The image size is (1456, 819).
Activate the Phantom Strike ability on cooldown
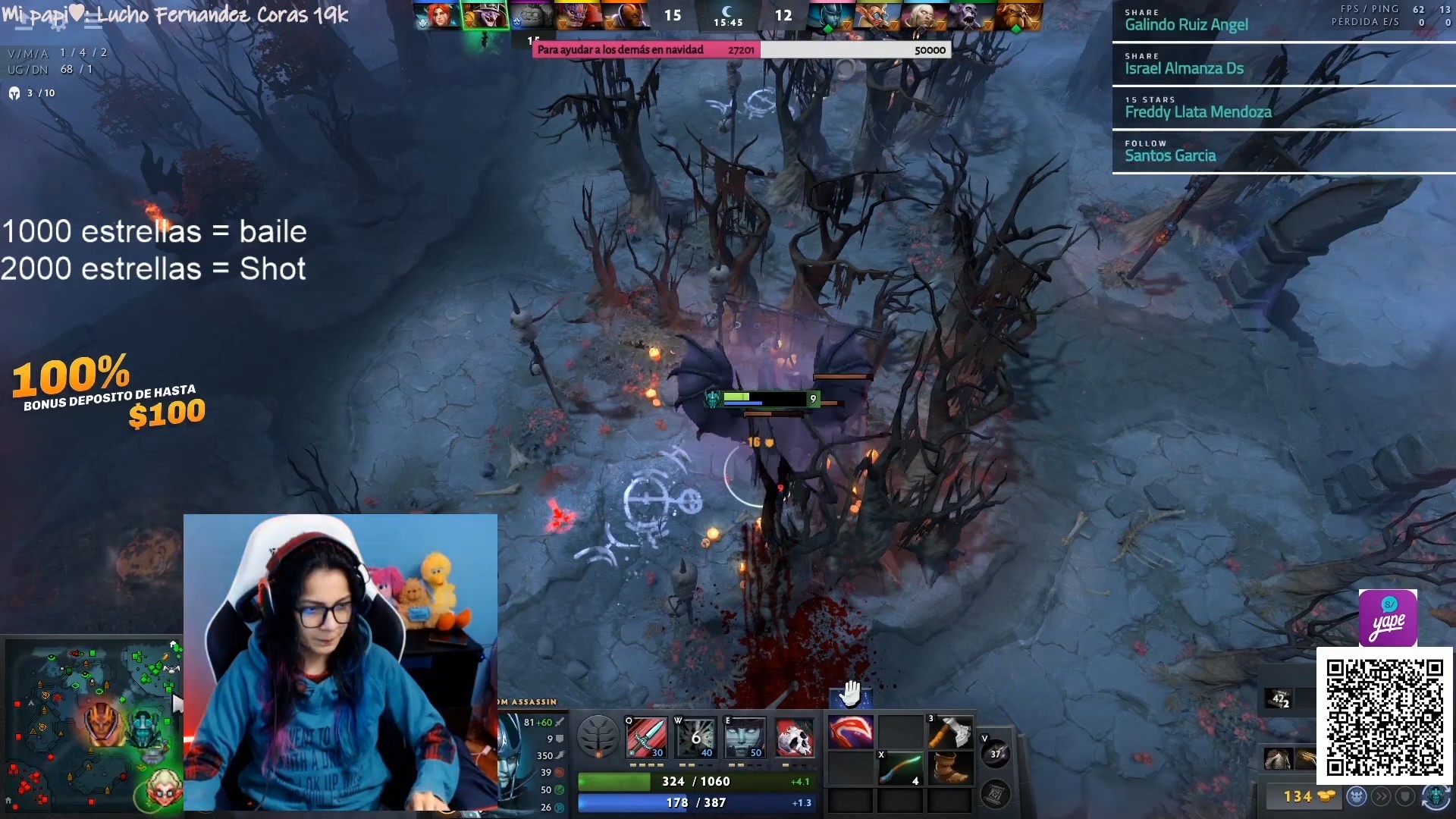pyautogui.click(x=695, y=736)
